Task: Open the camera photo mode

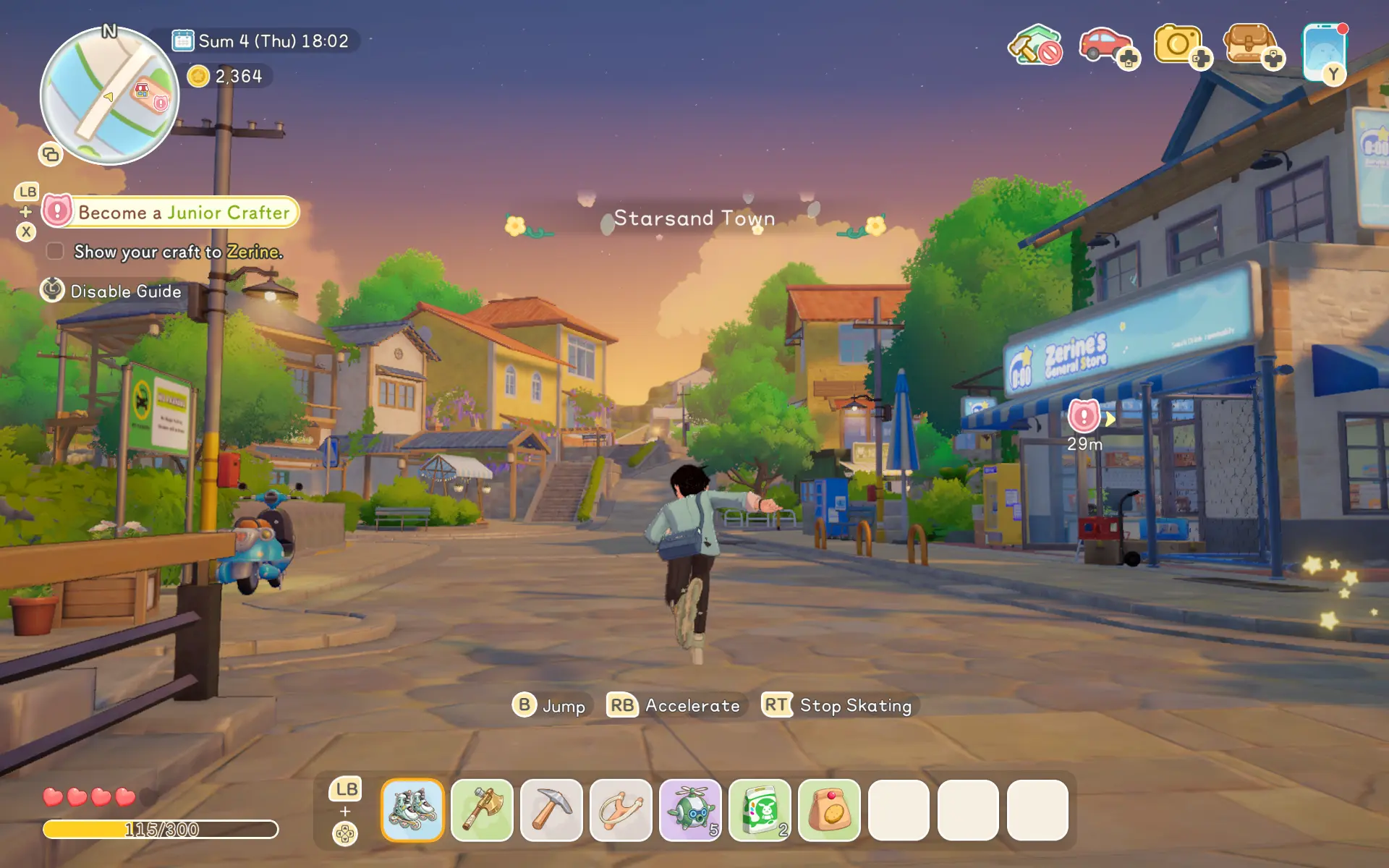Action: (x=1178, y=45)
